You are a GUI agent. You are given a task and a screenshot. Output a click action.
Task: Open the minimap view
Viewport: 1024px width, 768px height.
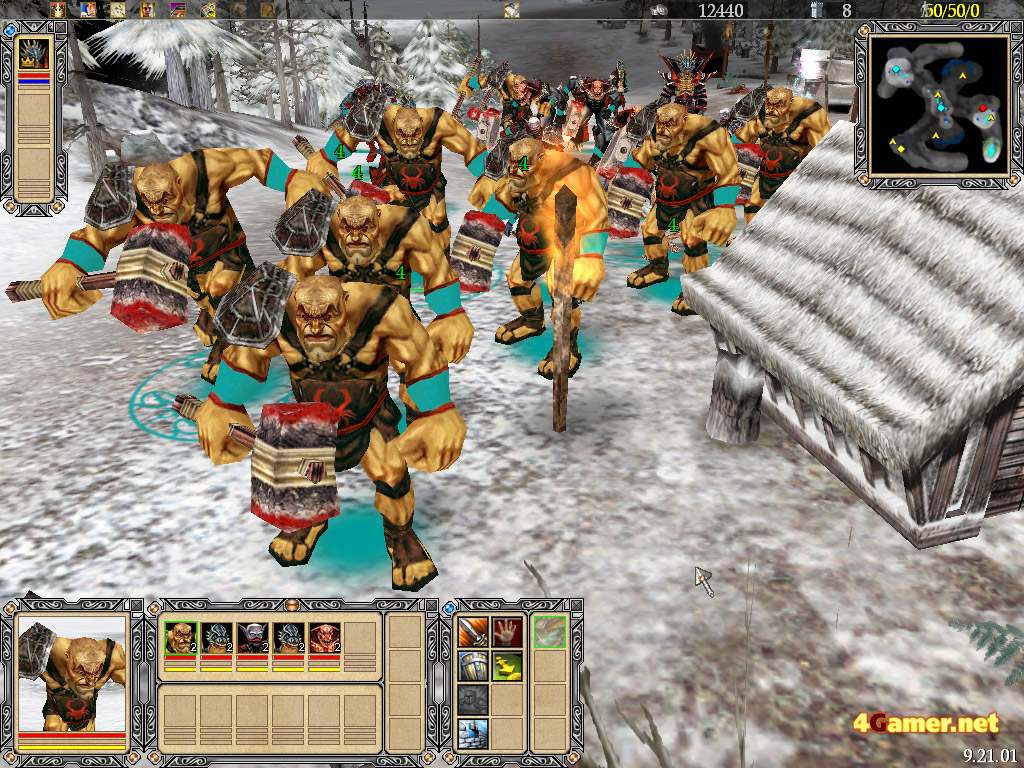coord(940,106)
